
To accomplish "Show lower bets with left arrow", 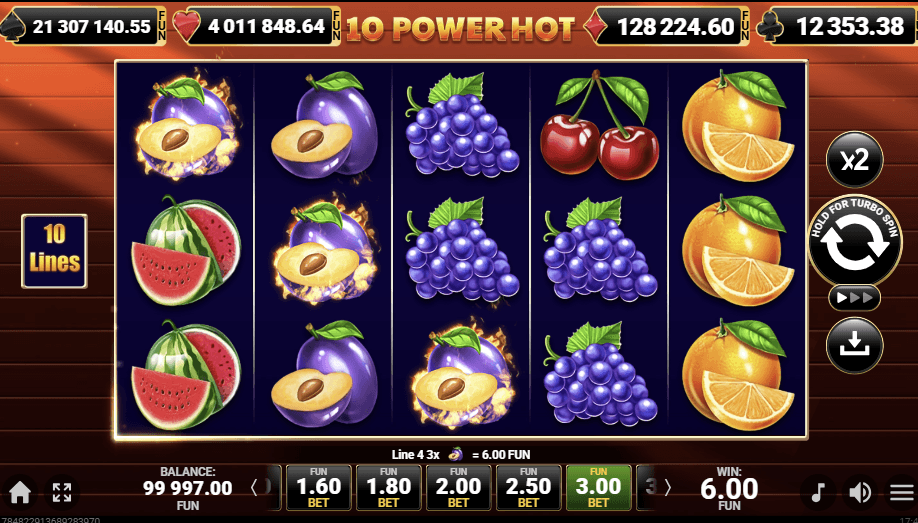I will coord(254,488).
